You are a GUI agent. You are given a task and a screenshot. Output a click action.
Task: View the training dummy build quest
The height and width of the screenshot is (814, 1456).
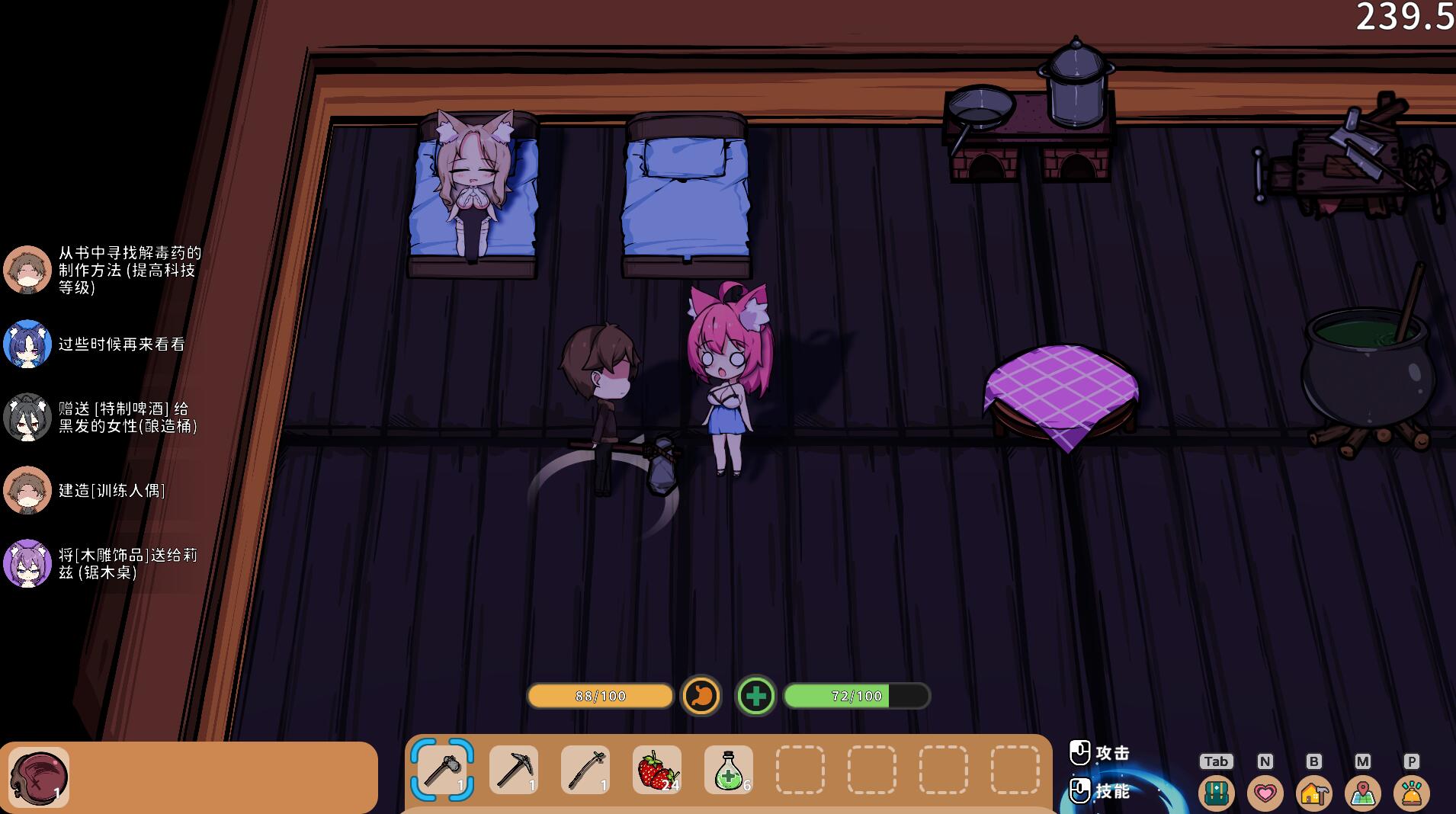point(112,490)
